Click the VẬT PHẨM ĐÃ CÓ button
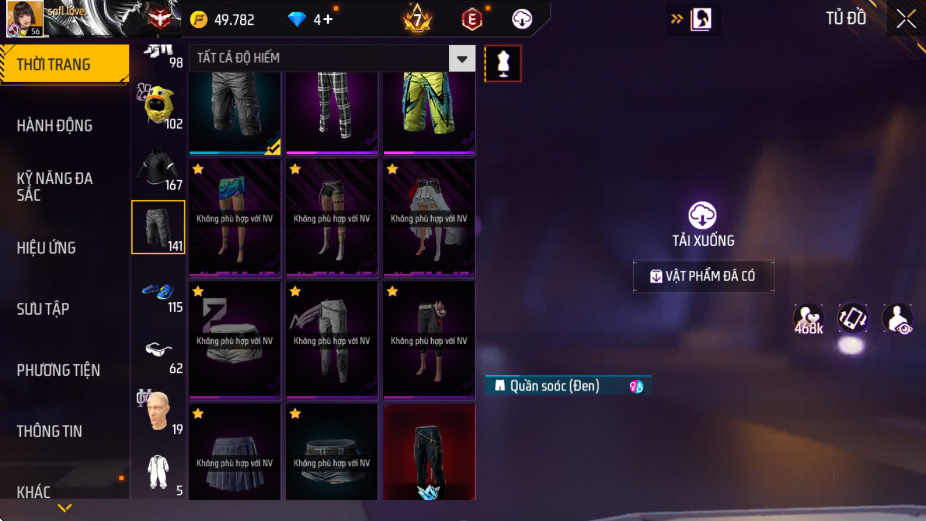 [703, 276]
